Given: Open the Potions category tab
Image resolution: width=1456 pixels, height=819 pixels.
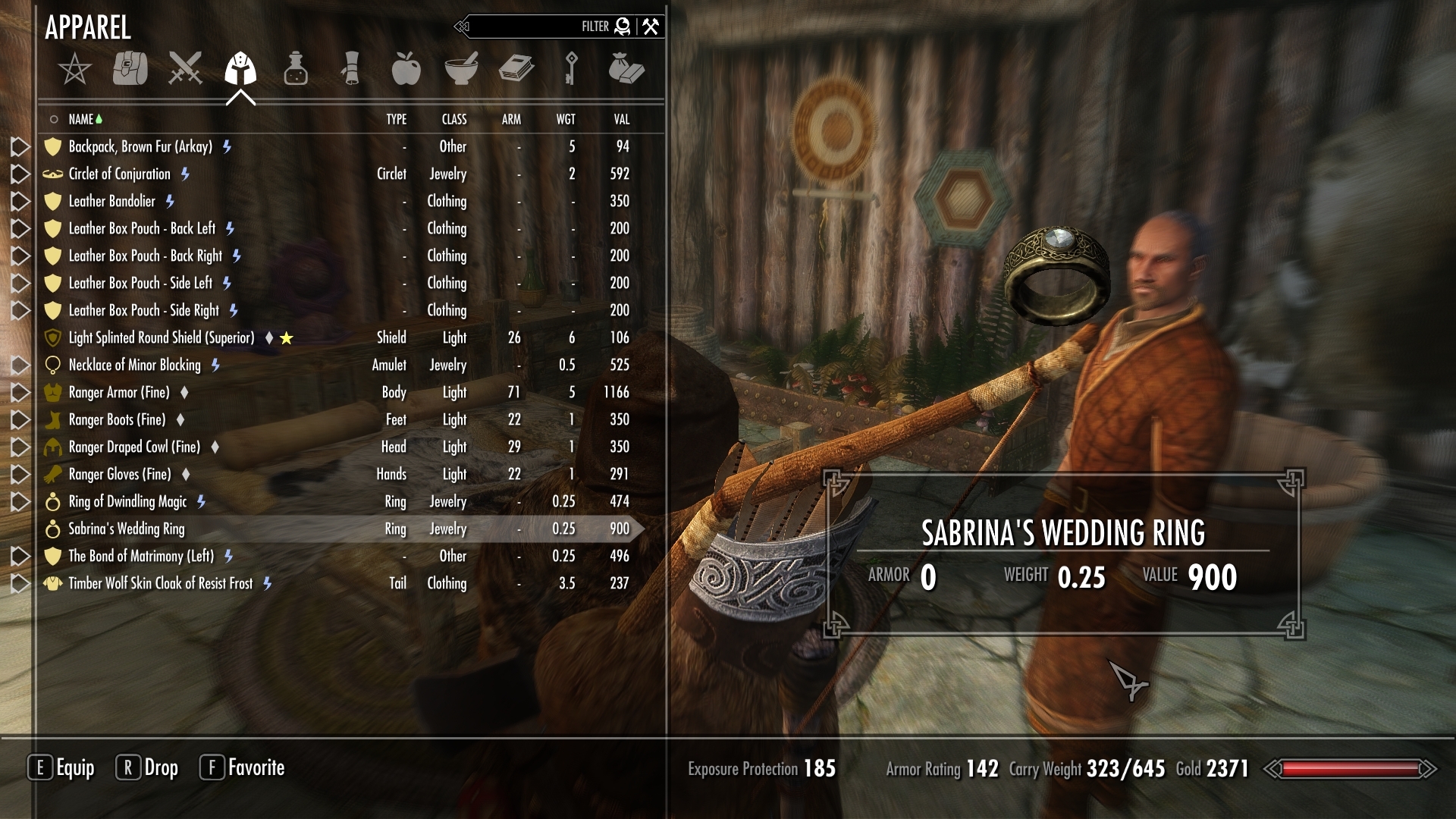Looking at the screenshot, I should [x=296, y=69].
